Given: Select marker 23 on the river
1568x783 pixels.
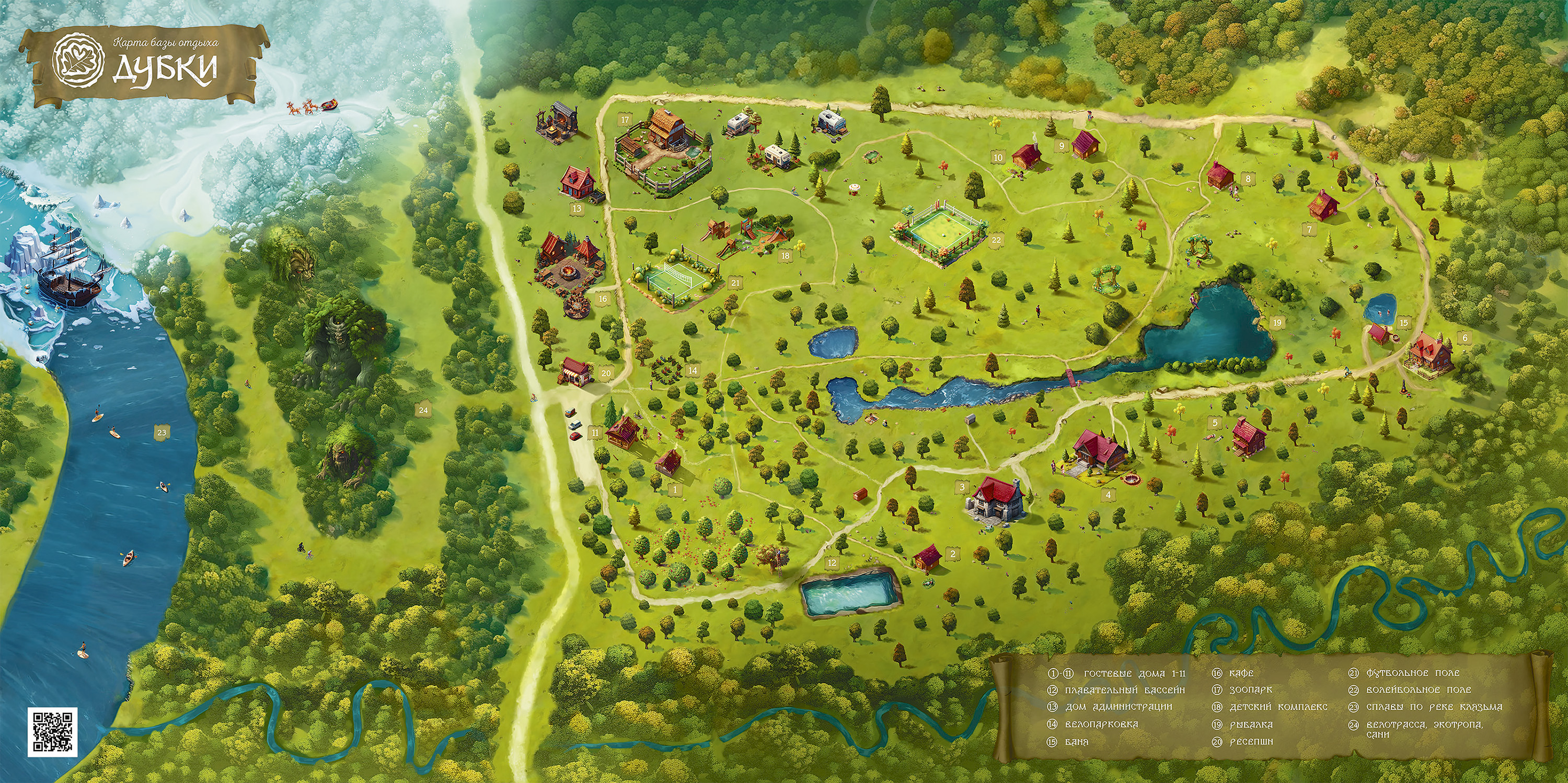Looking at the screenshot, I should pyautogui.click(x=162, y=432).
